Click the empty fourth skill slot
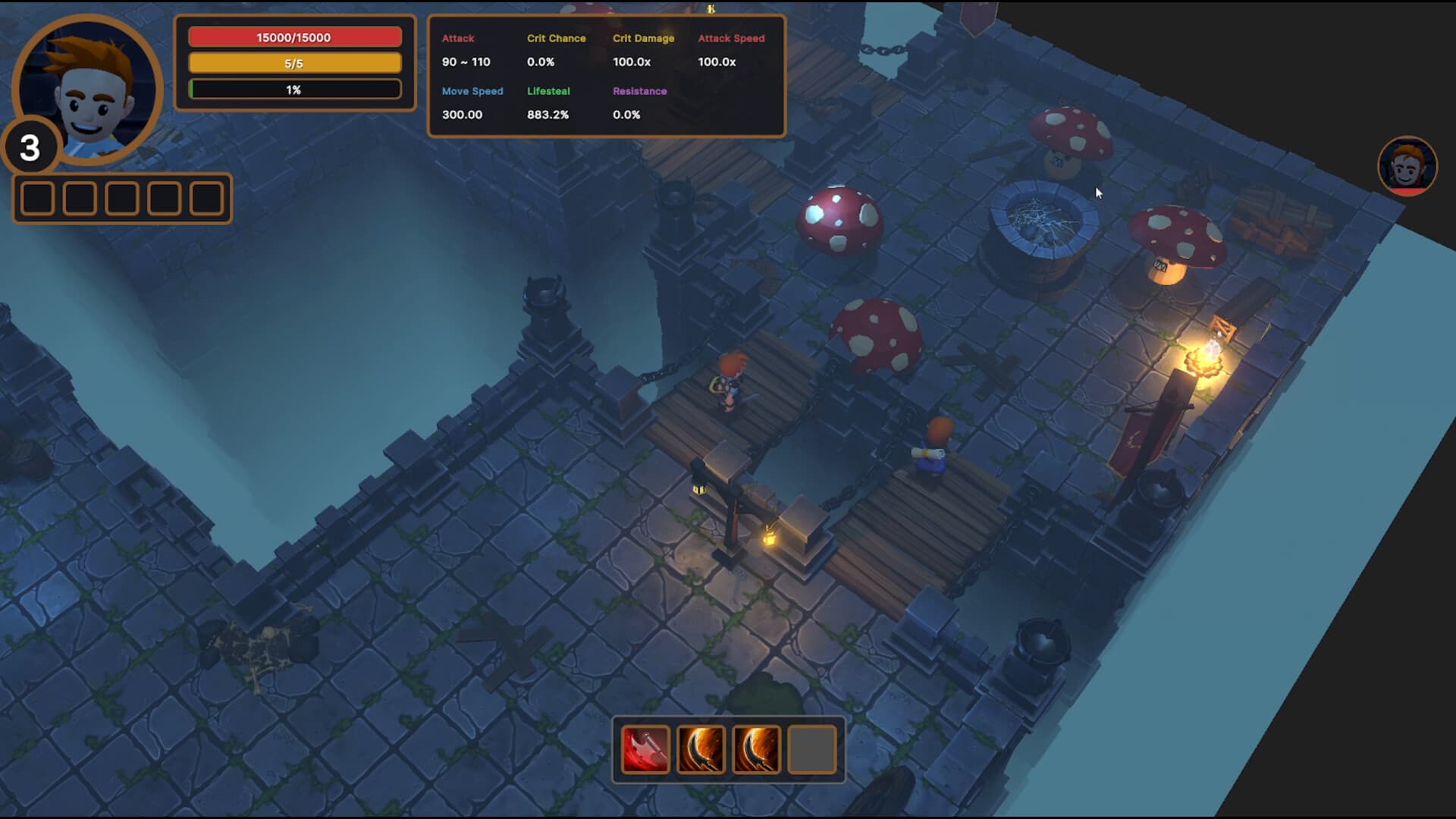The width and height of the screenshot is (1456, 819). click(x=812, y=749)
